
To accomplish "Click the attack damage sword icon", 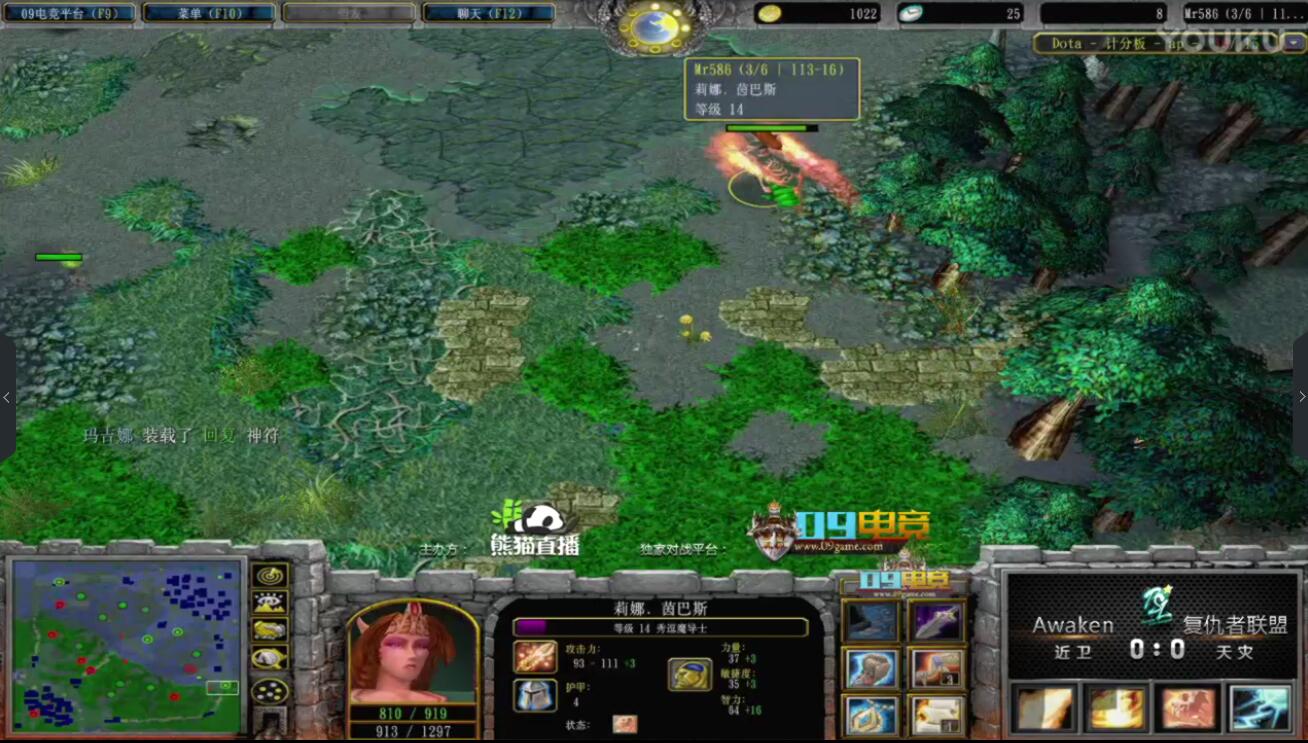I will pos(535,657).
